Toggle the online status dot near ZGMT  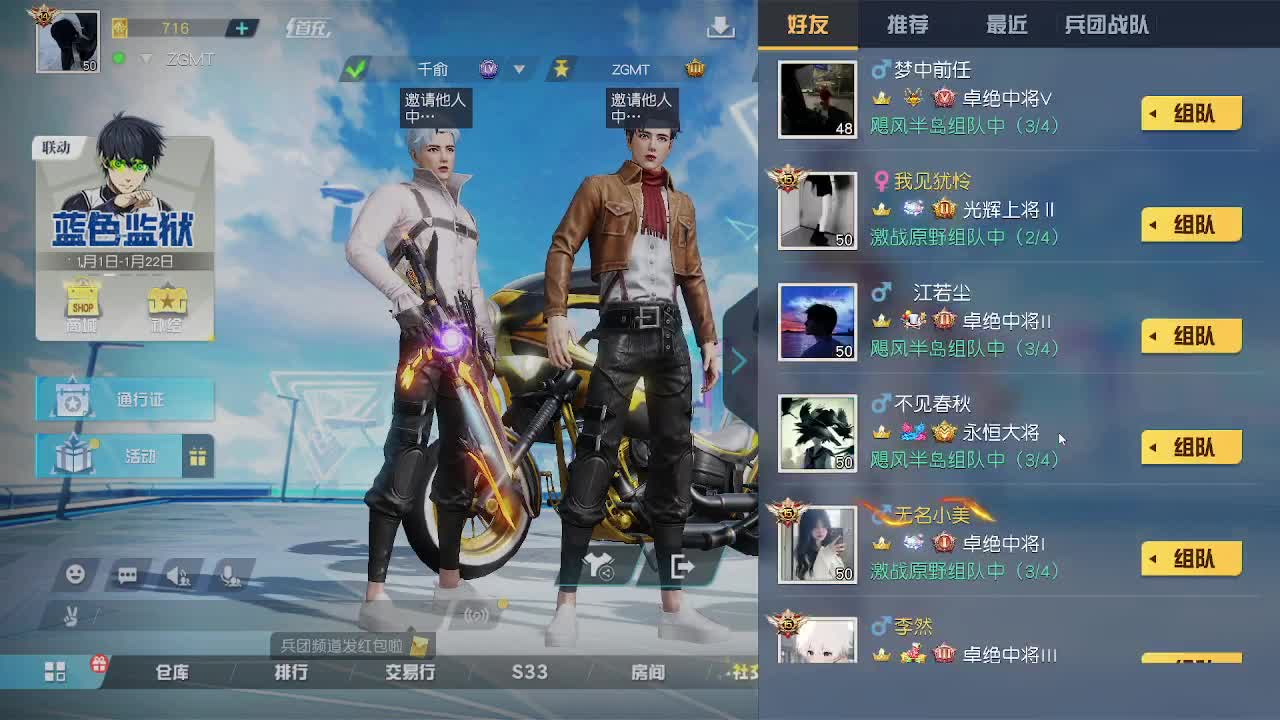[120, 58]
